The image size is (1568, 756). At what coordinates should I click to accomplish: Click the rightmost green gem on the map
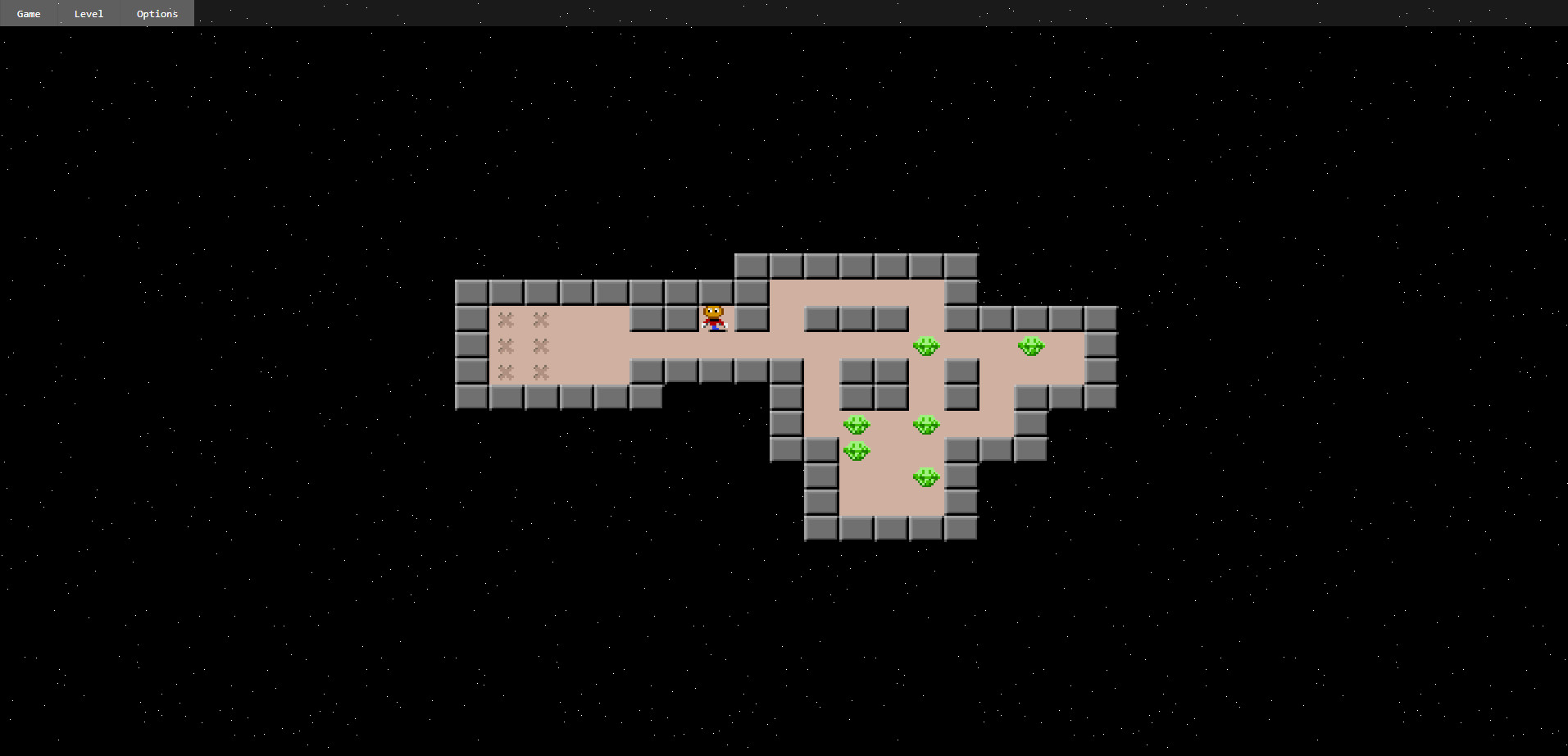(x=1031, y=346)
